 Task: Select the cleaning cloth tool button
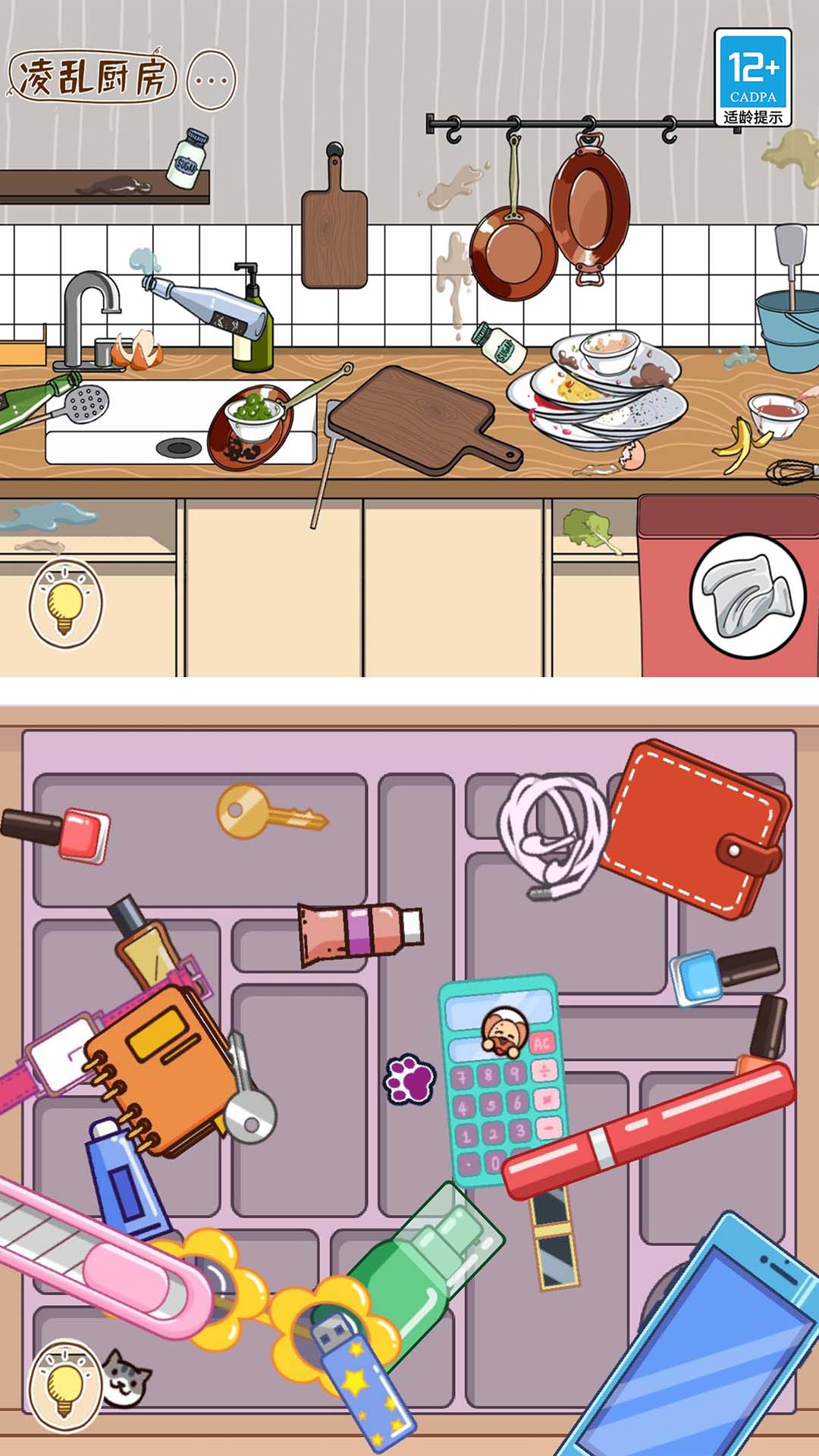click(747, 596)
